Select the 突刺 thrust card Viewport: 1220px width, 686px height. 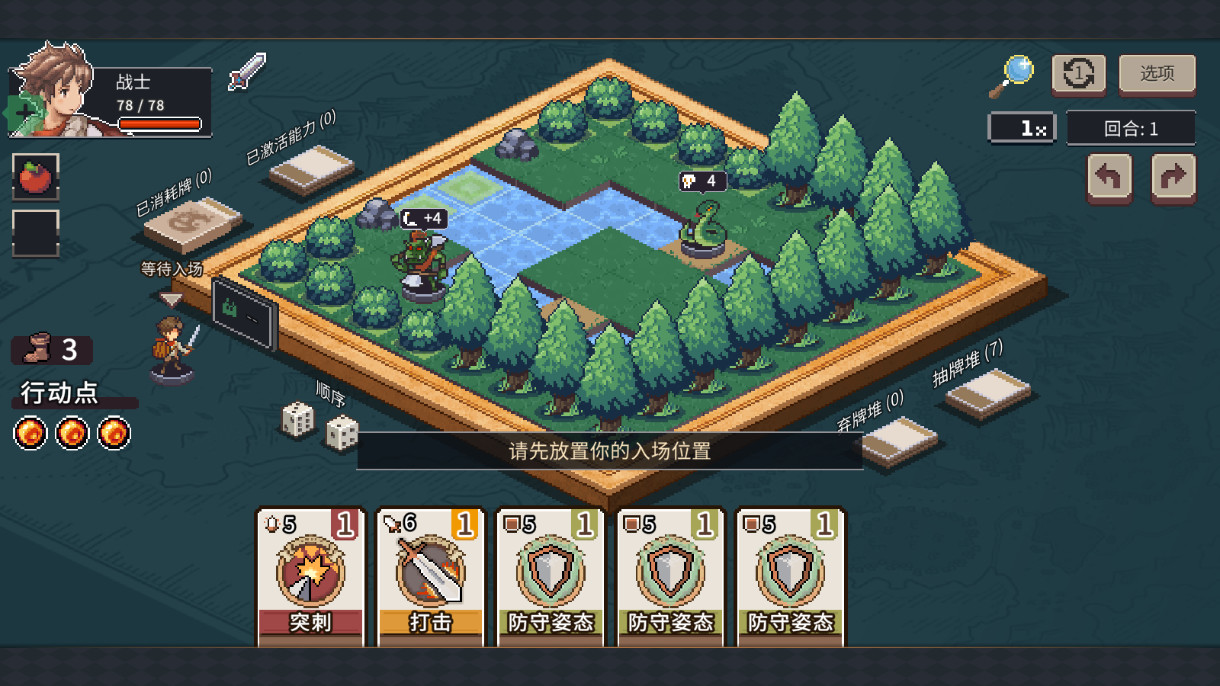[311, 576]
